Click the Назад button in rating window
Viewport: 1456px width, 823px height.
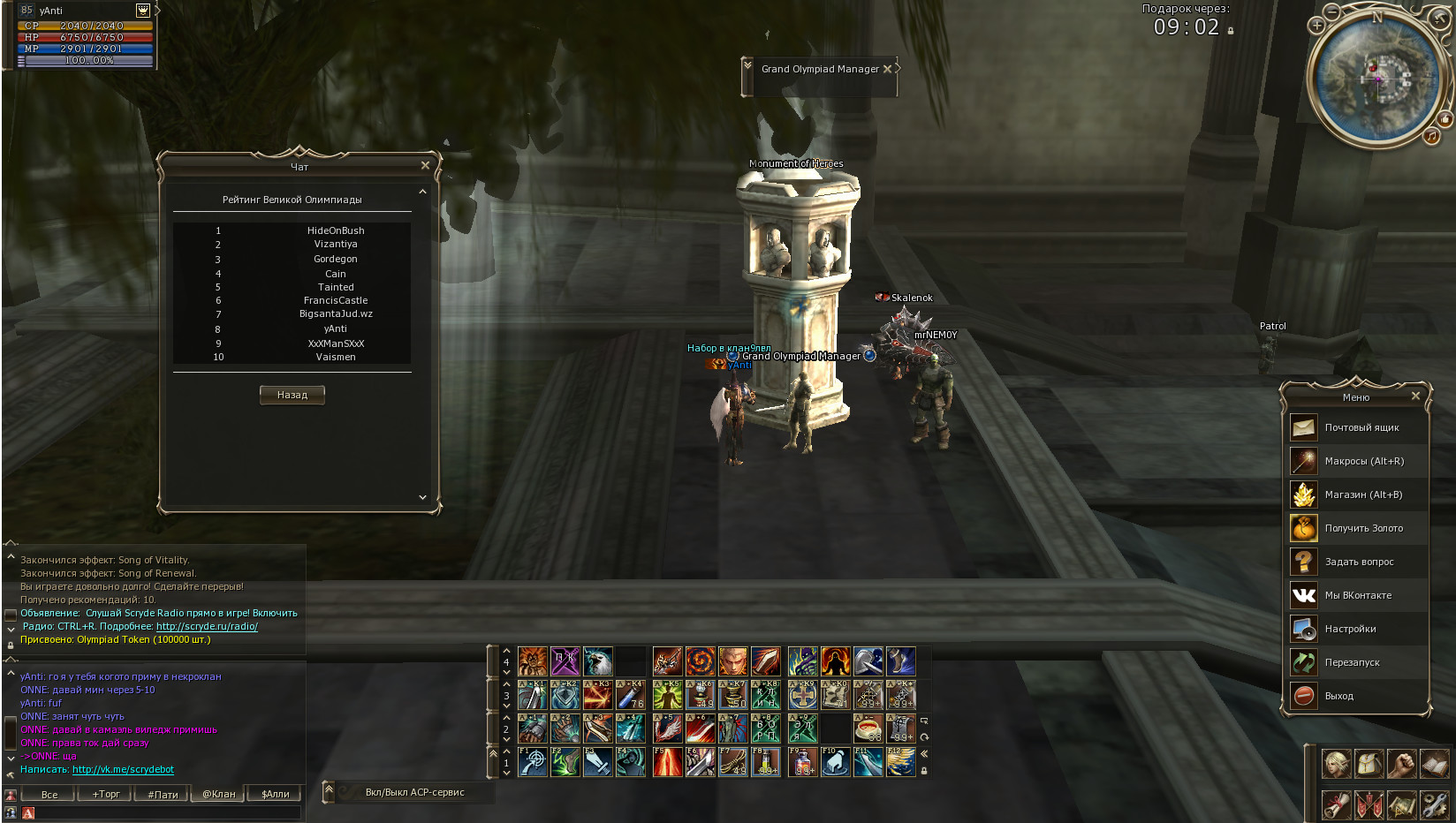pyautogui.click(x=292, y=395)
